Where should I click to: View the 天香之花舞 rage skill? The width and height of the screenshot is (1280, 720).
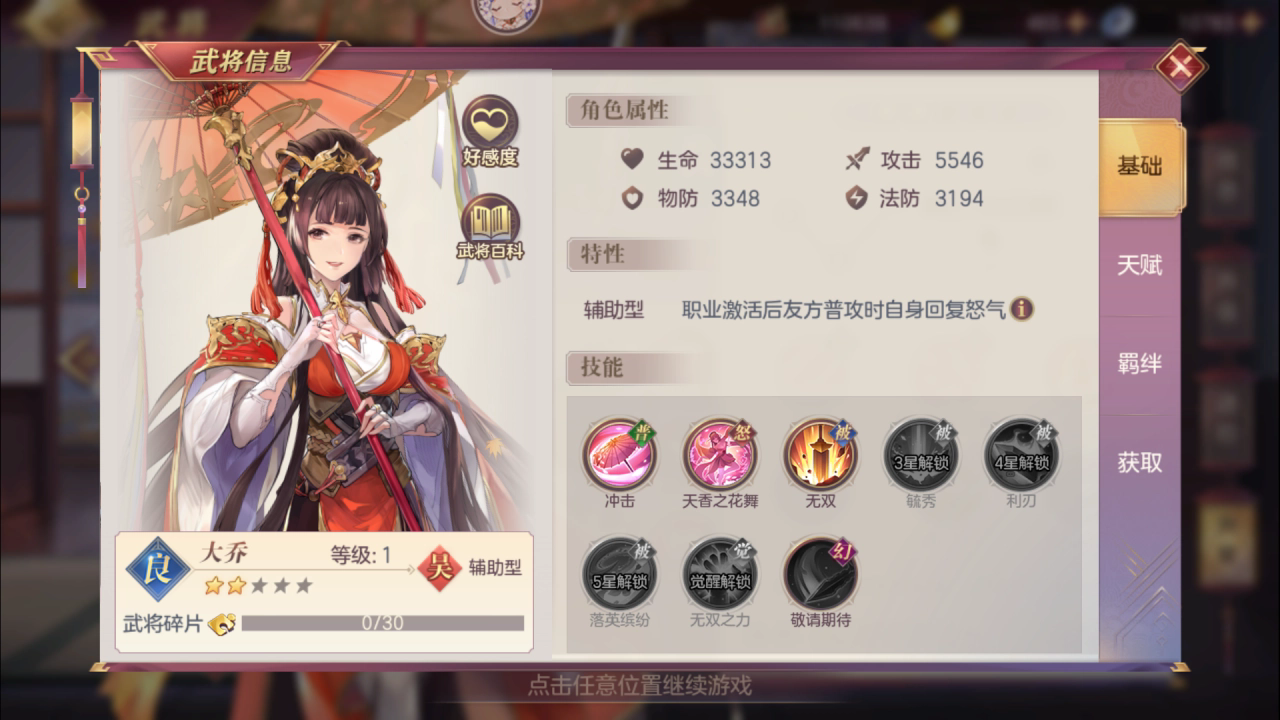720,457
